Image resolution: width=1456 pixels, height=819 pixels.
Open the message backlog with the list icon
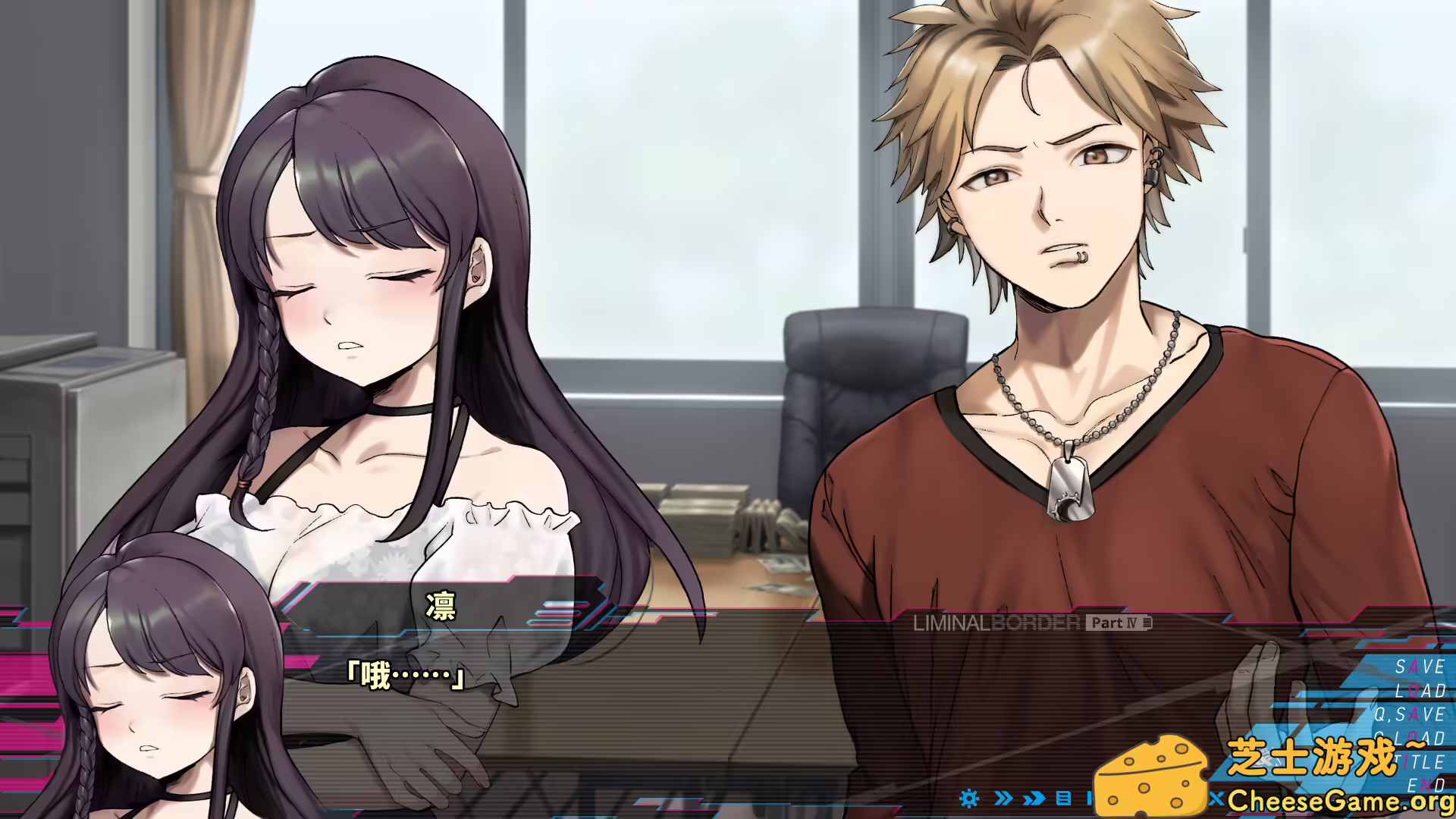click(1063, 799)
